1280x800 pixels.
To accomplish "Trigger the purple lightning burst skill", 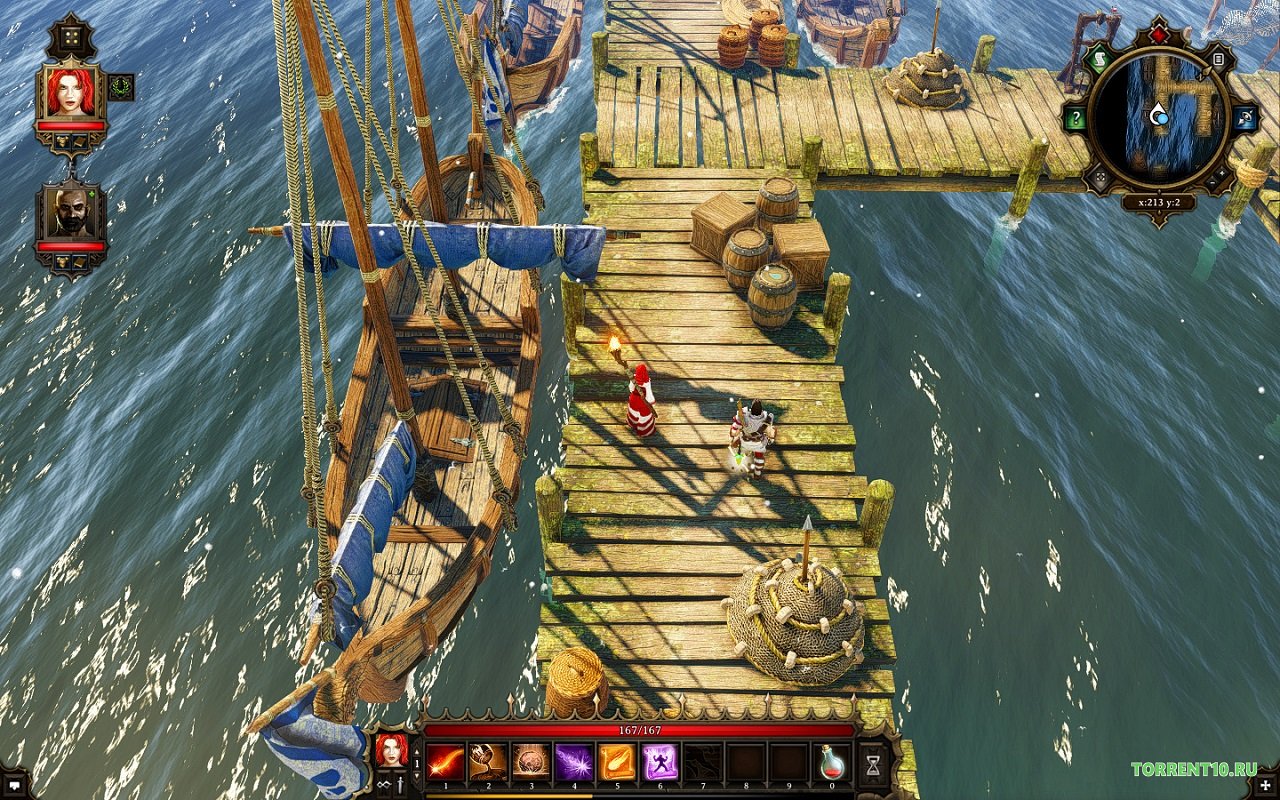I will [574, 762].
